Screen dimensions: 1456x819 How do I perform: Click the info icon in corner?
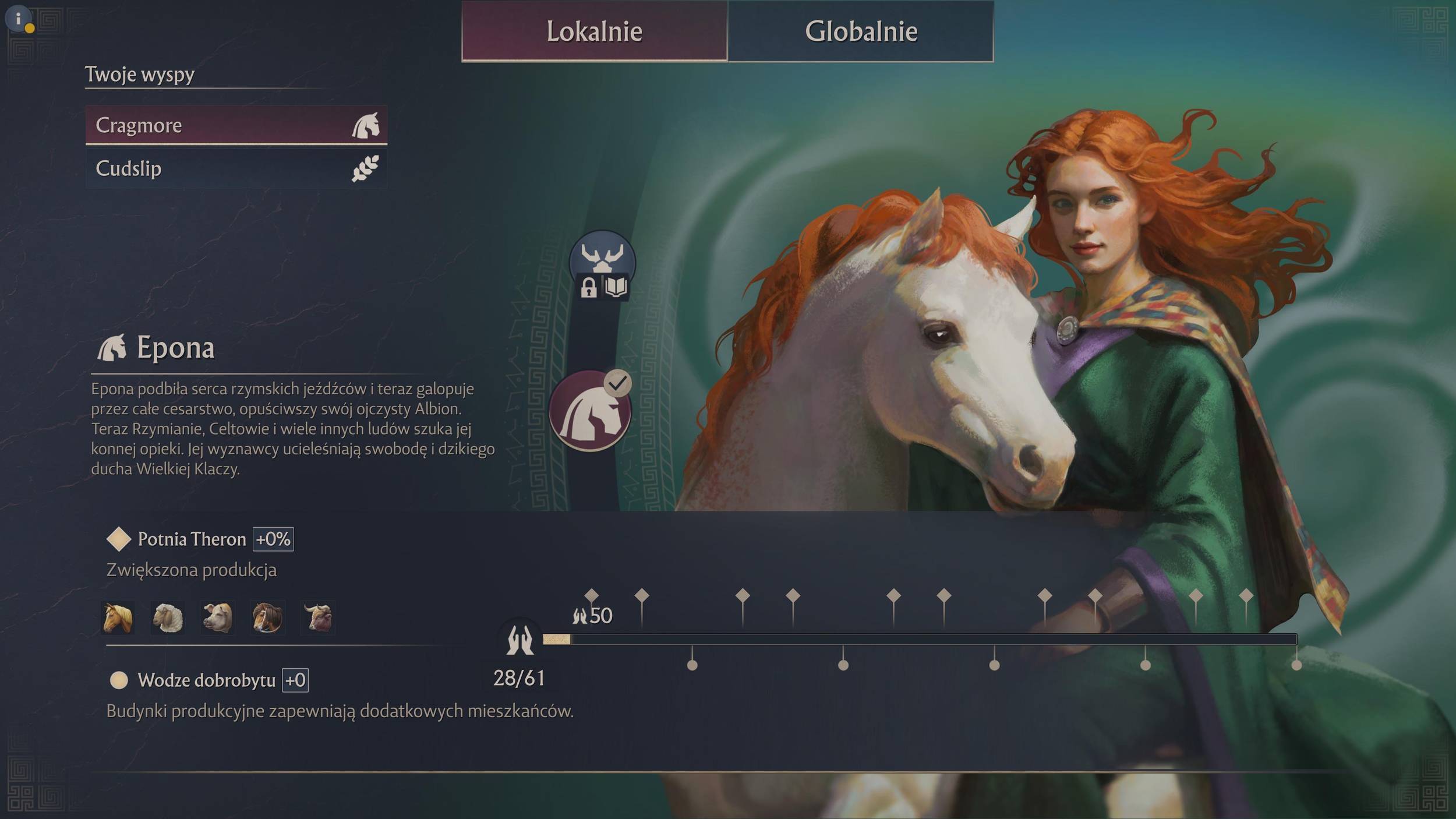click(x=19, y=19)
